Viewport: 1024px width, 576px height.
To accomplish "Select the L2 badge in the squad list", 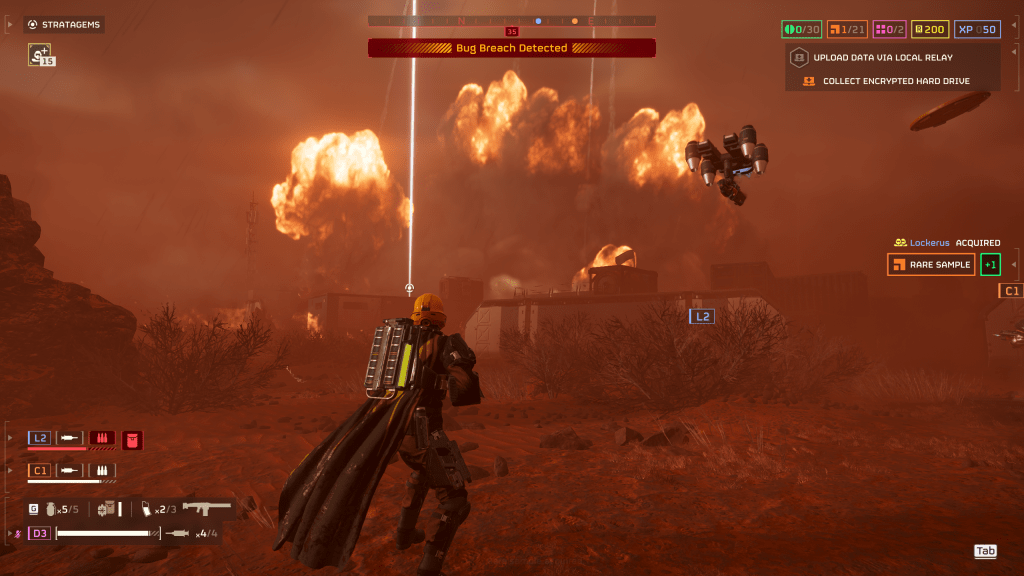I will tap(40, 438).
